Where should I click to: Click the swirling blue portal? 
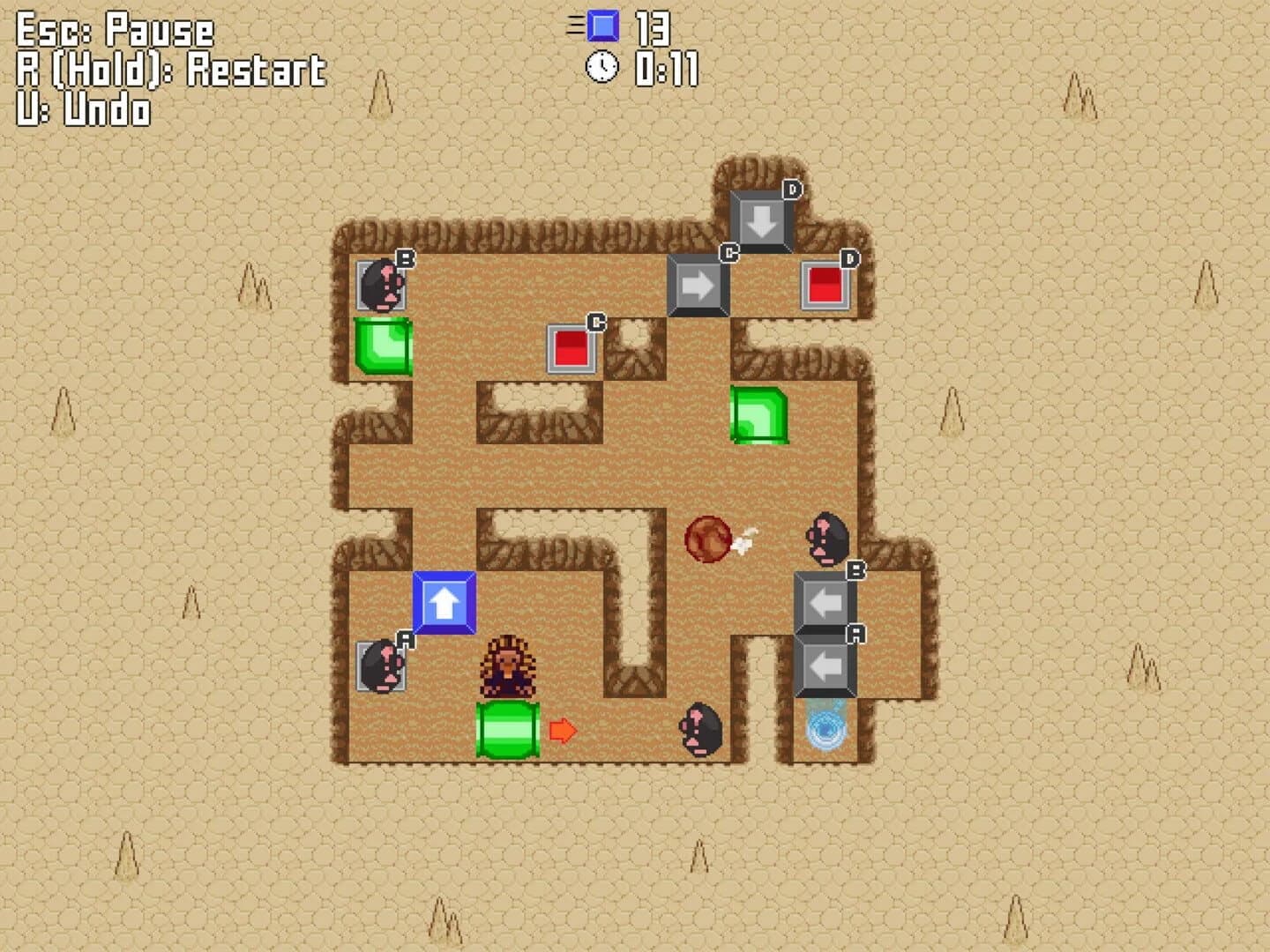tap(825, 730)
